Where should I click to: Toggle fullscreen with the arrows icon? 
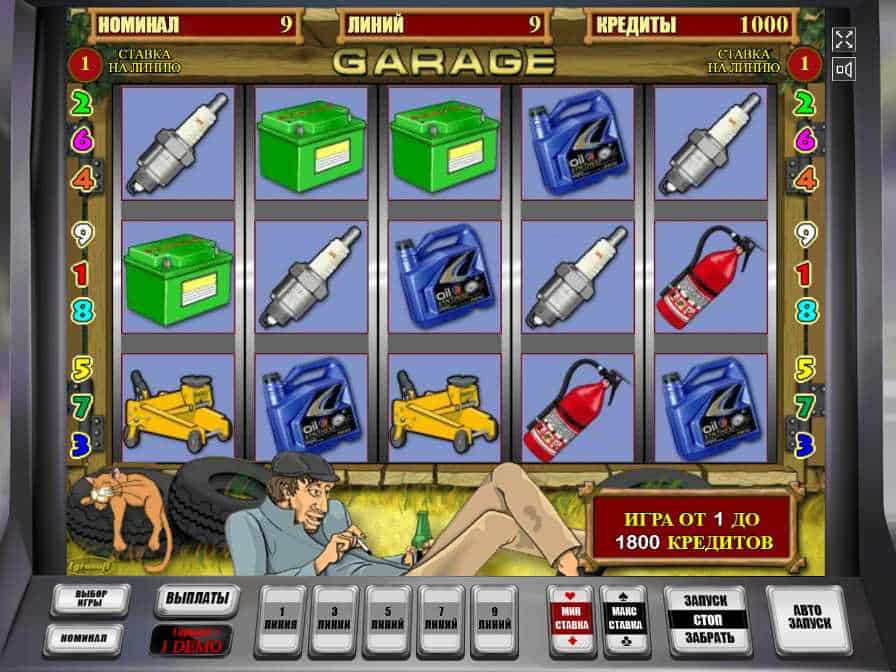point(844,39)
